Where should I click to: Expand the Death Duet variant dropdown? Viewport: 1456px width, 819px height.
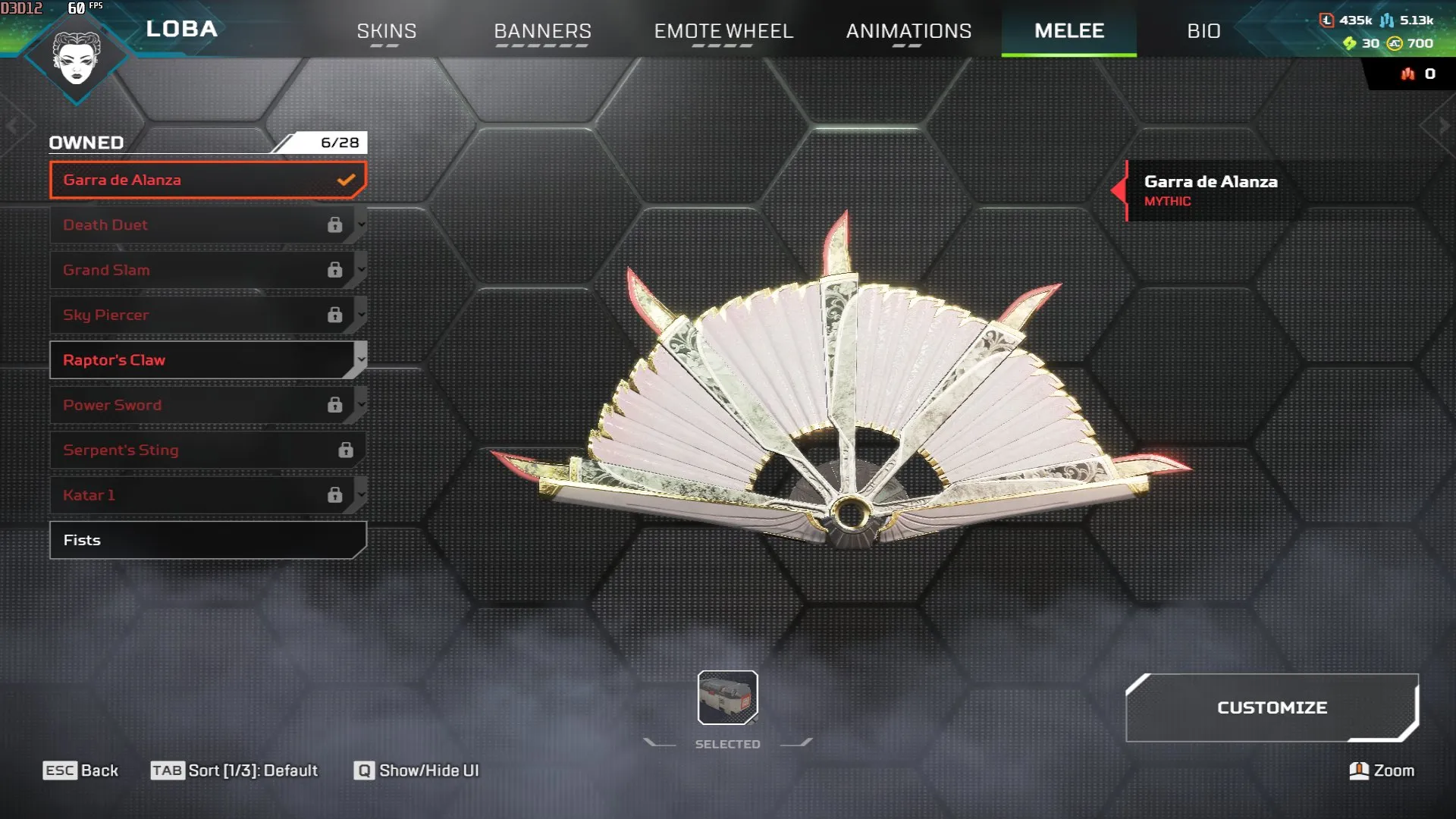(360, 224)
